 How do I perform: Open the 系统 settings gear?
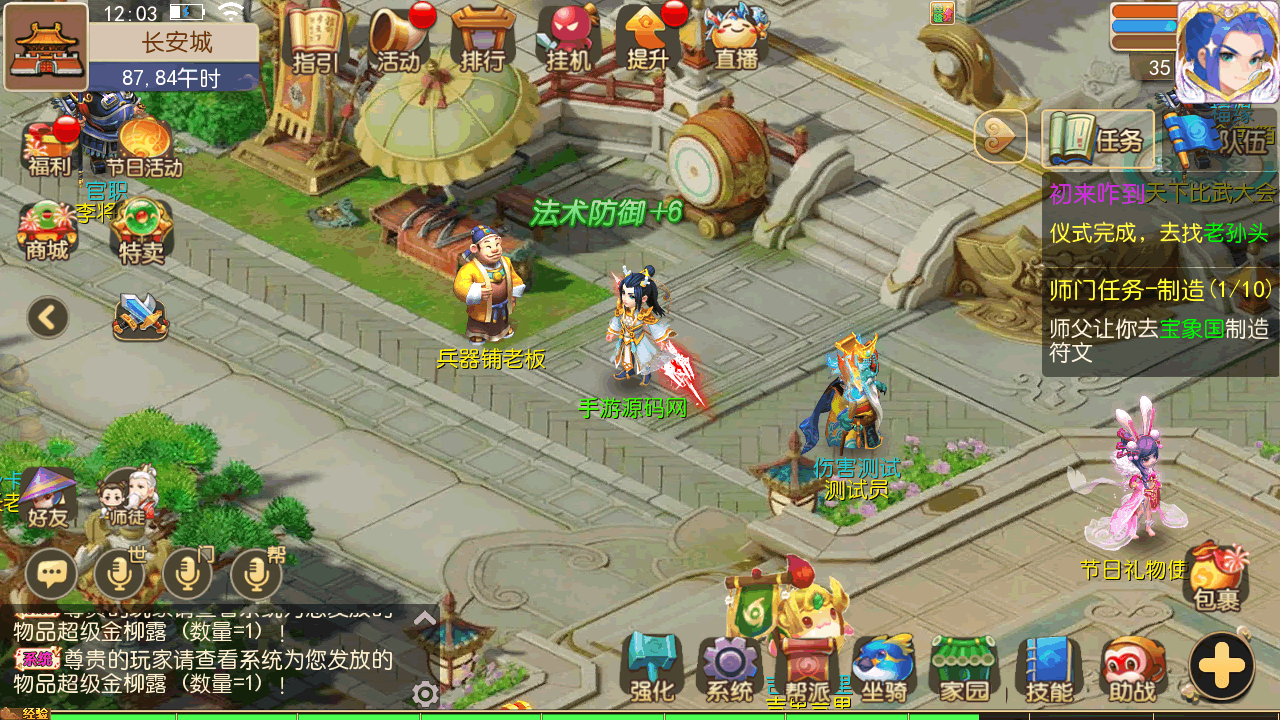coord(730,667)
